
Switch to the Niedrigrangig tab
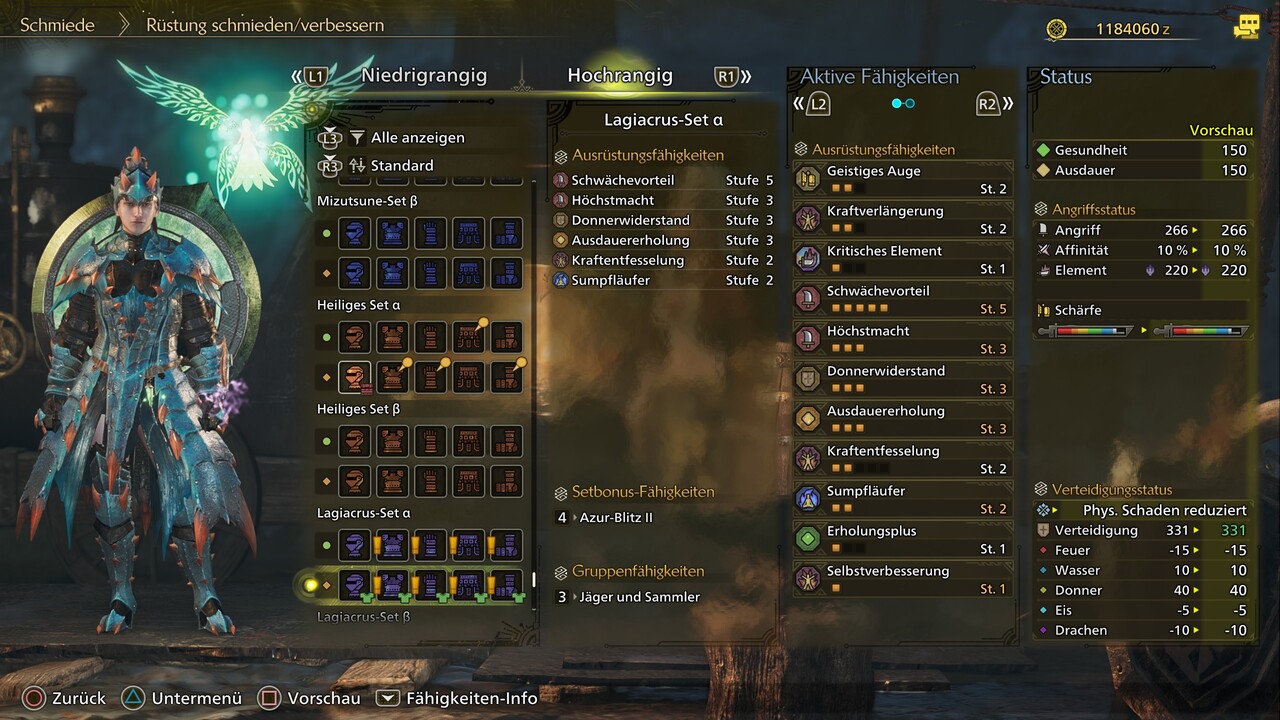coord(424,76)
